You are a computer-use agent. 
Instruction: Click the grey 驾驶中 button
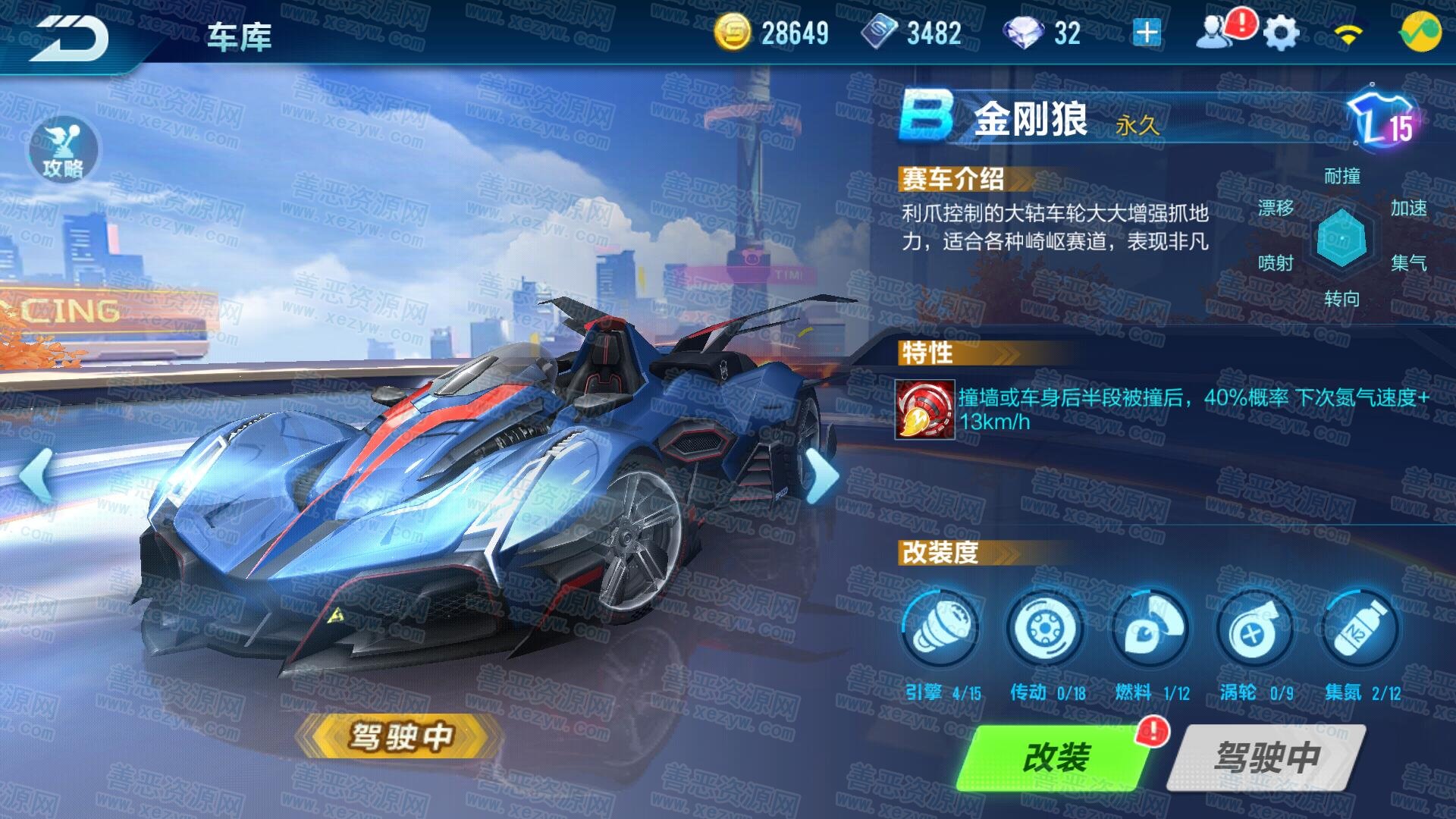[1266, 758]
